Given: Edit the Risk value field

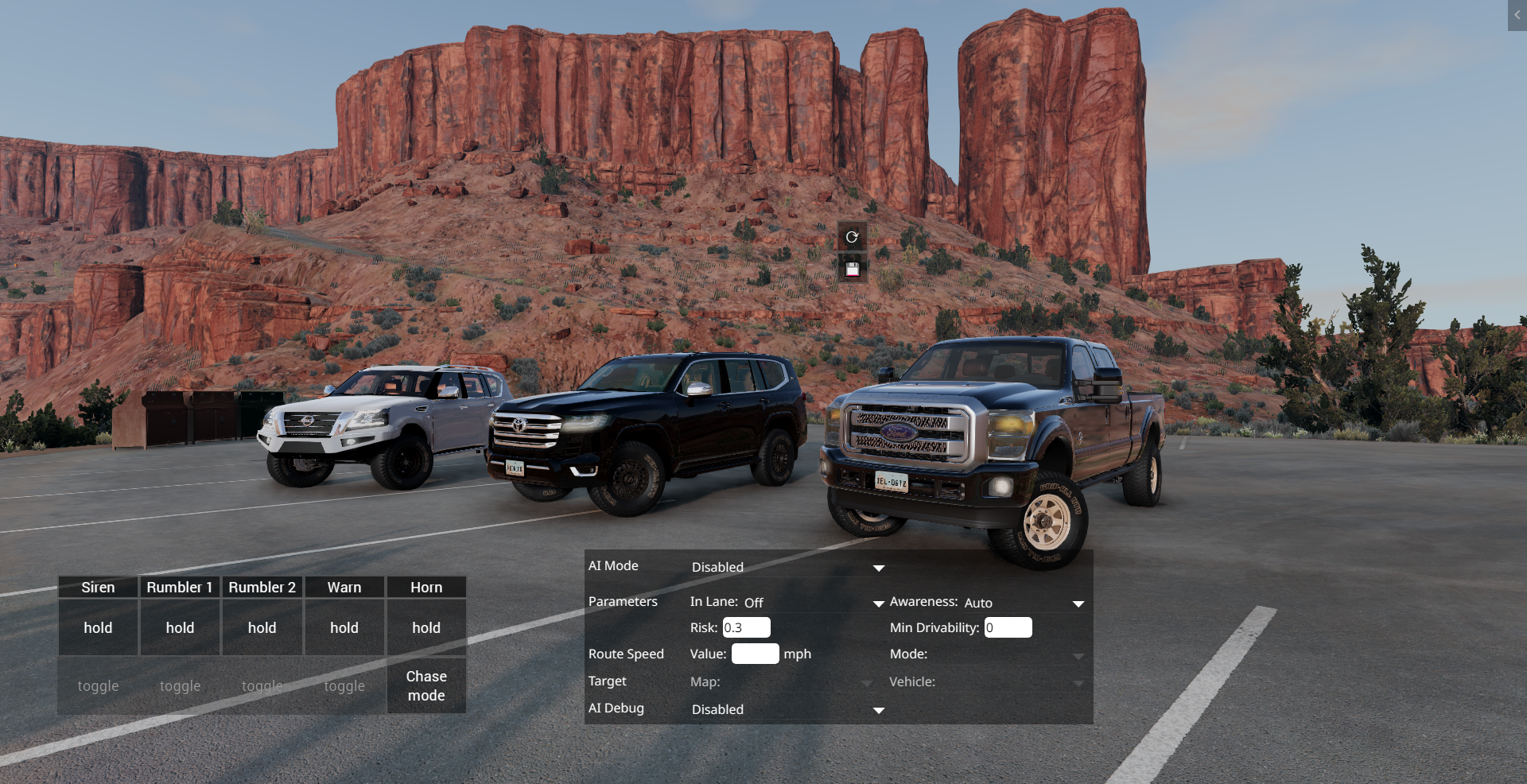Looking at the screenshot, I should click(x=746, y=627).
